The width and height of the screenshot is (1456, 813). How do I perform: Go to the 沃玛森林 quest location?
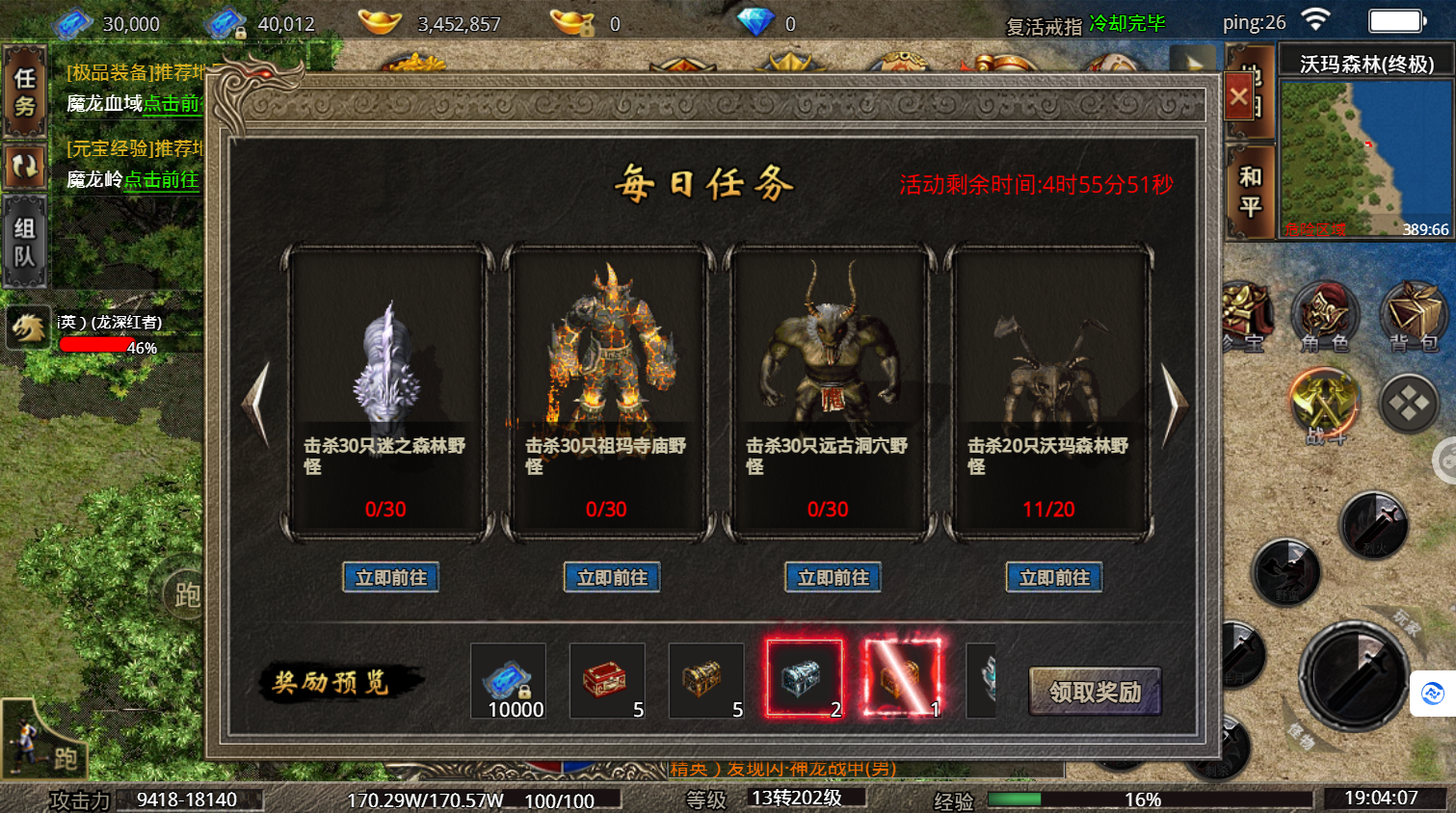click(x=1054, y=578)
